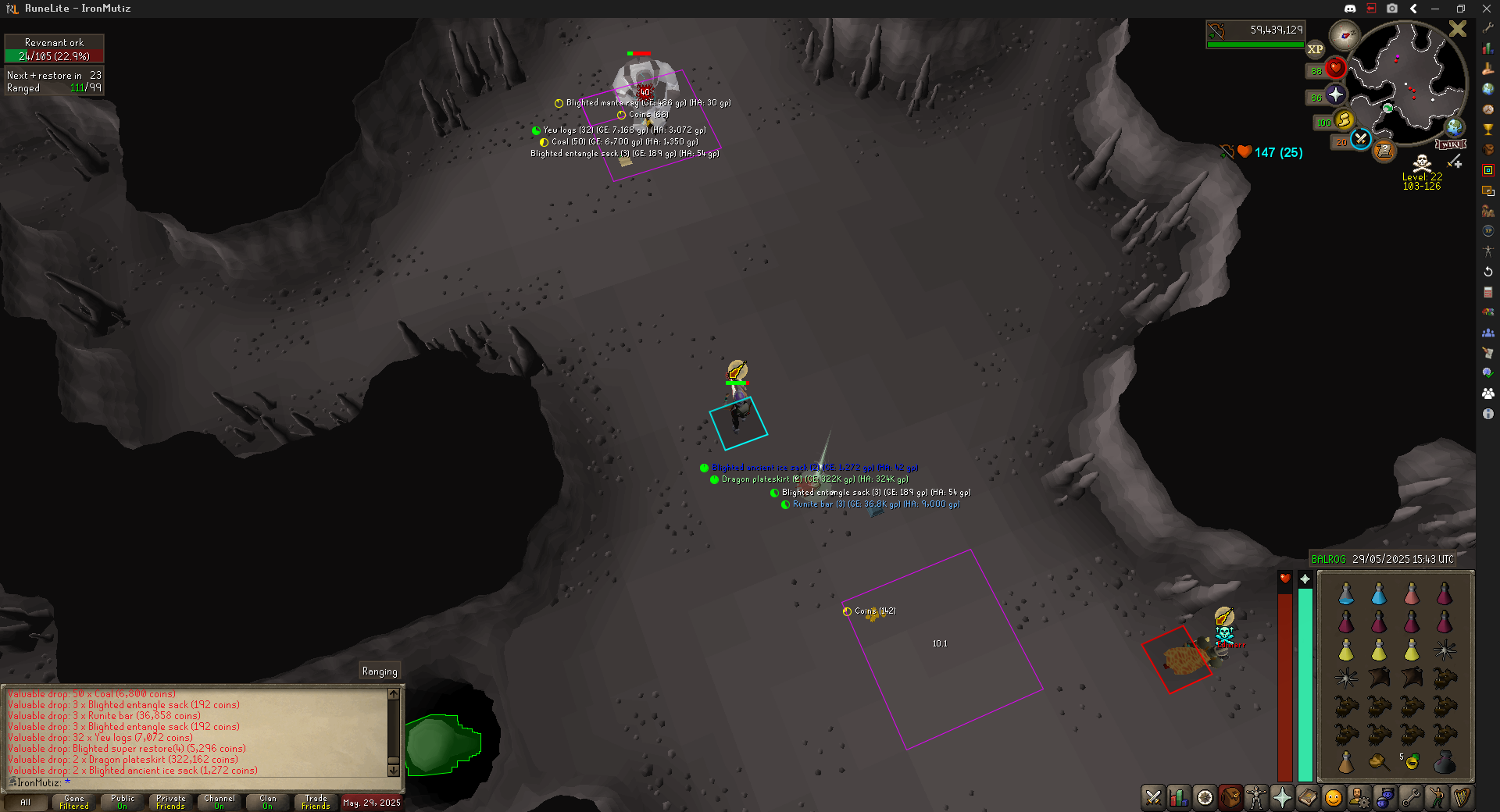Open the Wiki lookup banner
The height and width of the screenshot is (812, 1500).
point(1451,144)
